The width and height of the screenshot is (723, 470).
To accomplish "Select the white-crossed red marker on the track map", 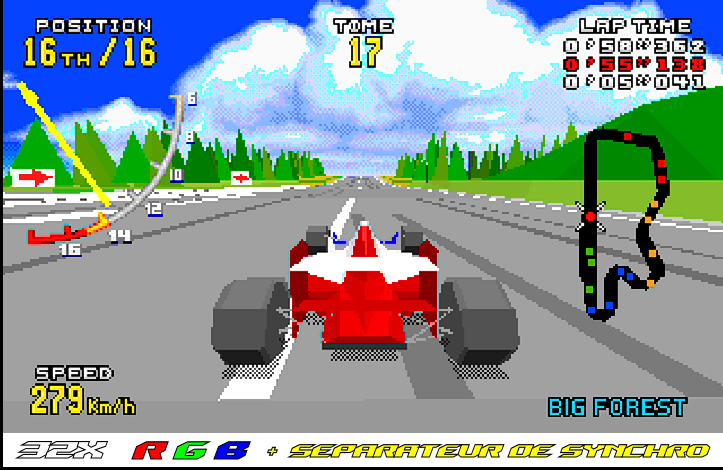I will point(590,215).
